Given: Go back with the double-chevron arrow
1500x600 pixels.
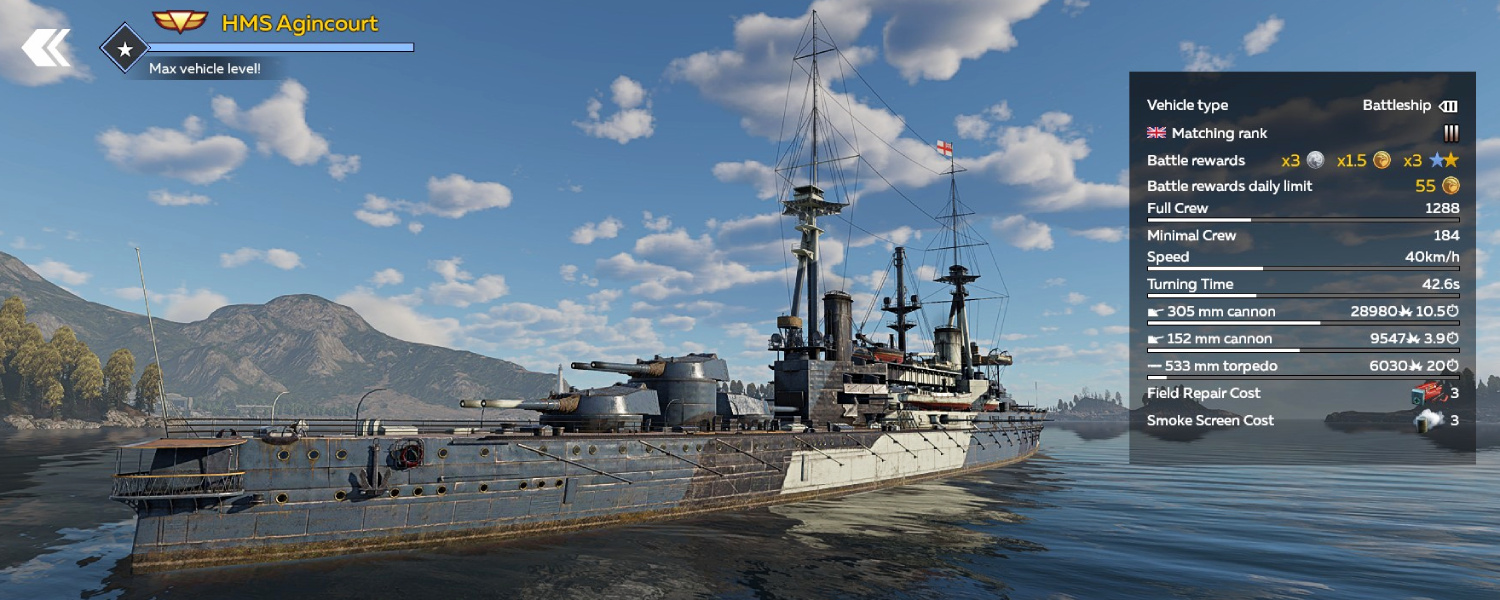Looking at the screenshot, I should tap(46, 47).
